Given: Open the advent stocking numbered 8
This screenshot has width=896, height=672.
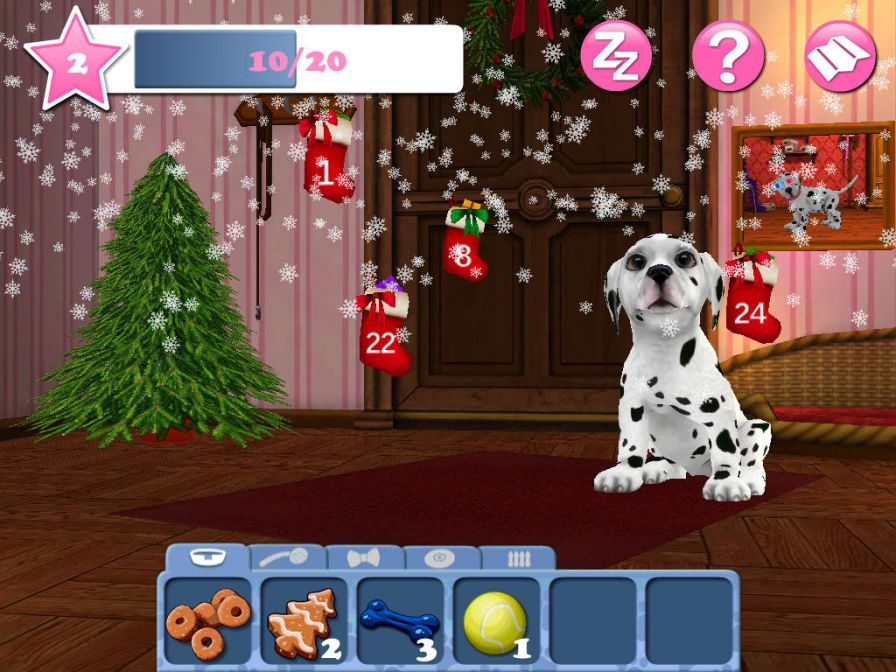Looking at the screenshot, I should [464, 244].
